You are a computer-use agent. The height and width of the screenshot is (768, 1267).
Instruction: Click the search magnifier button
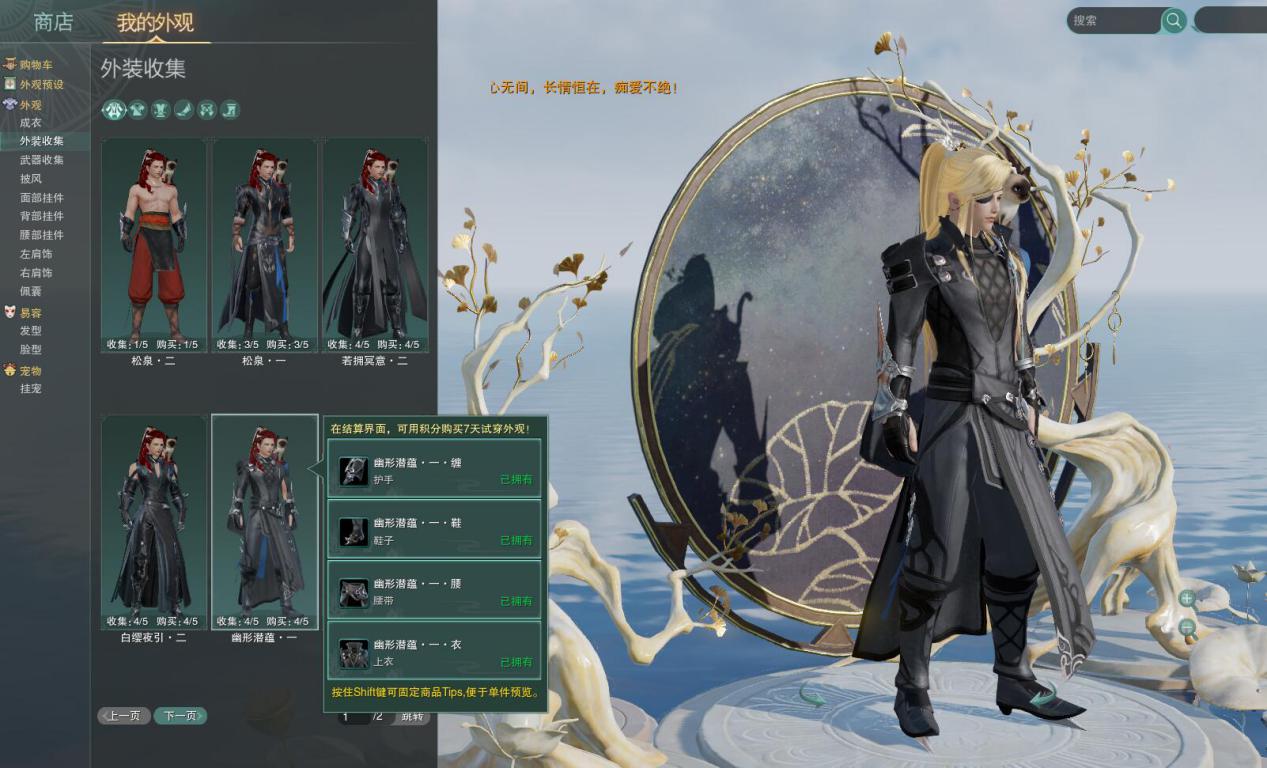pyautogui.click(x=1174, y=20)
